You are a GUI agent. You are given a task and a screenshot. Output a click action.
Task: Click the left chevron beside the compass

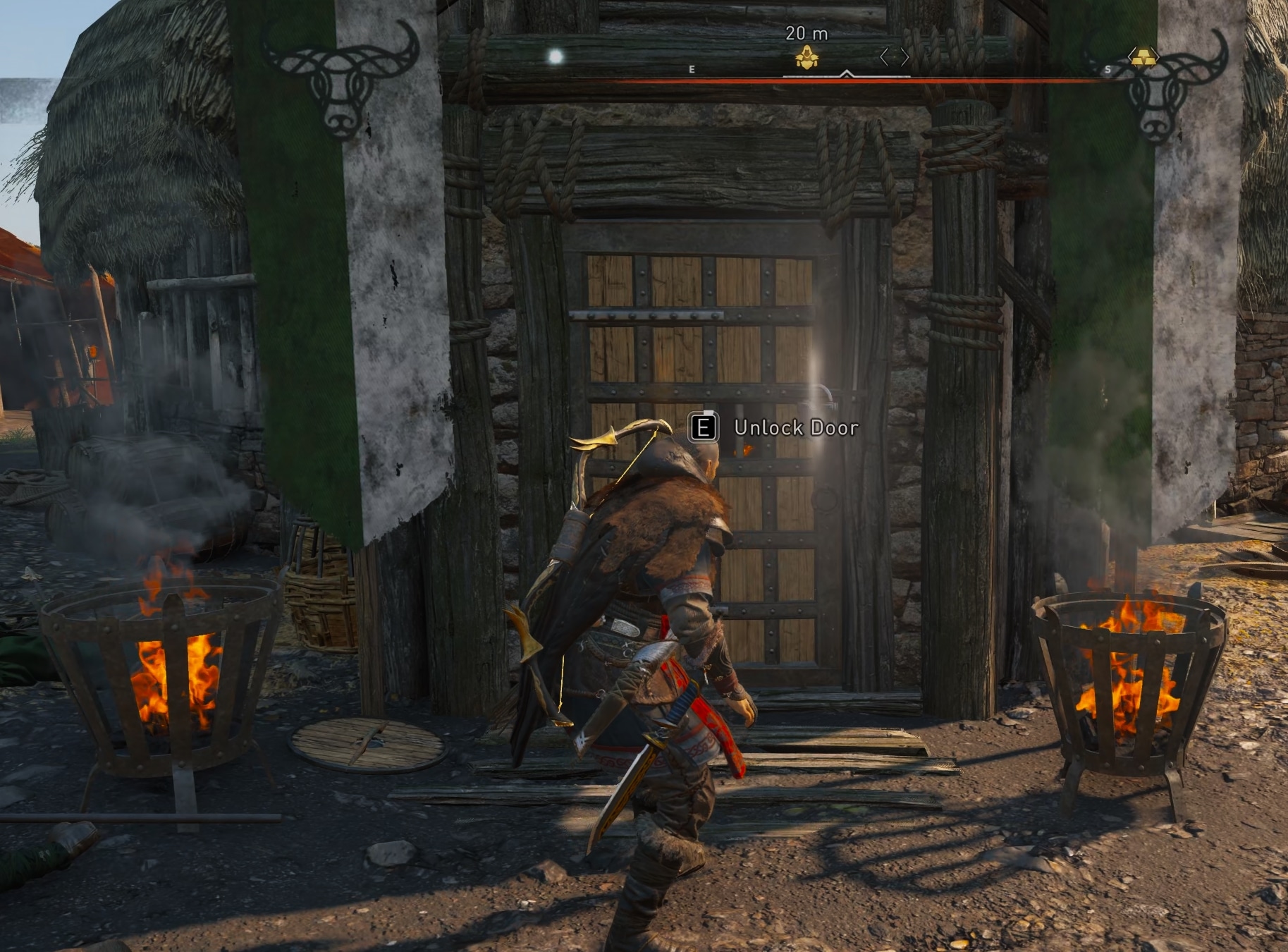tap(883, 56)
